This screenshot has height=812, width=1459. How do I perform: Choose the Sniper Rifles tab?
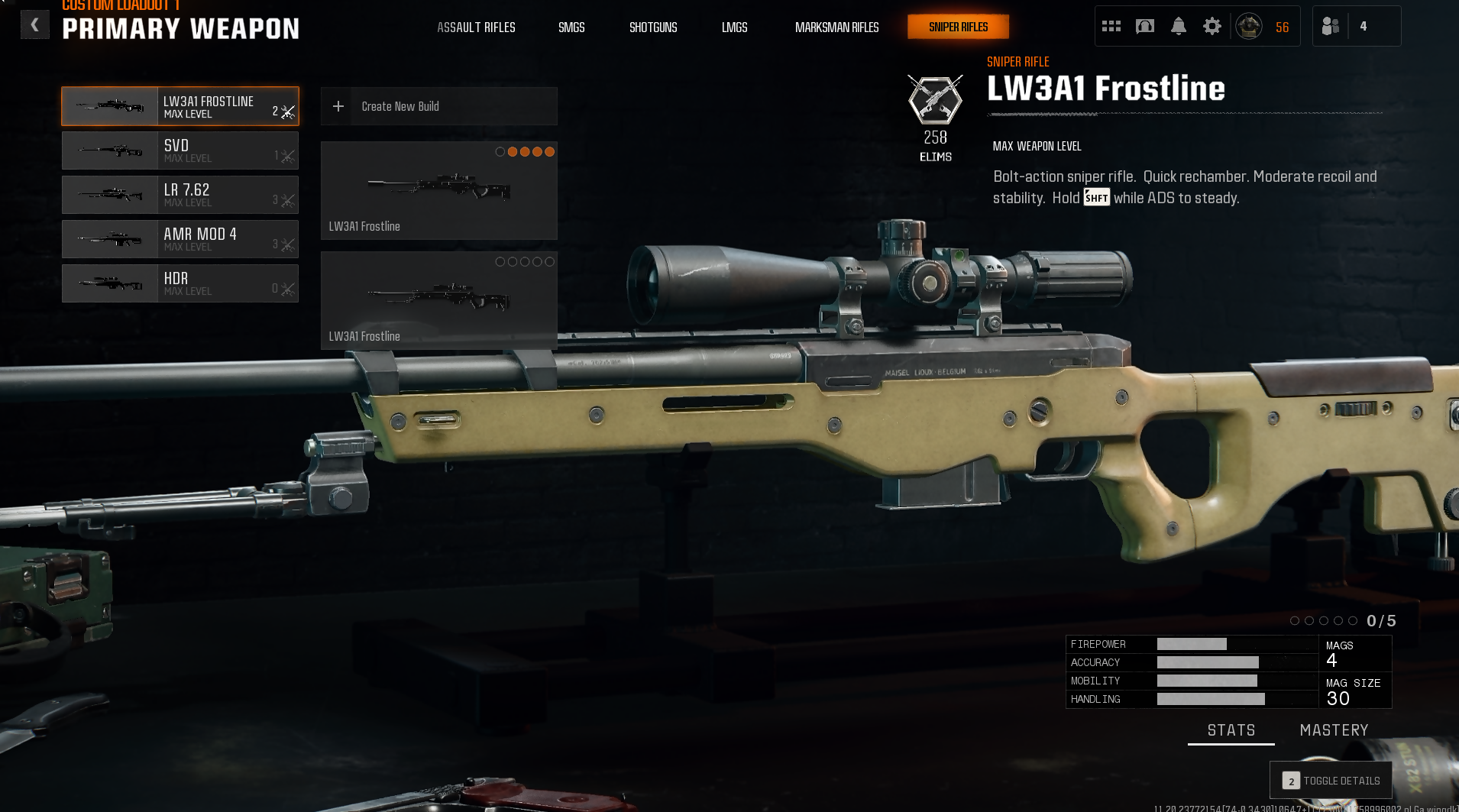coord(958,27)
